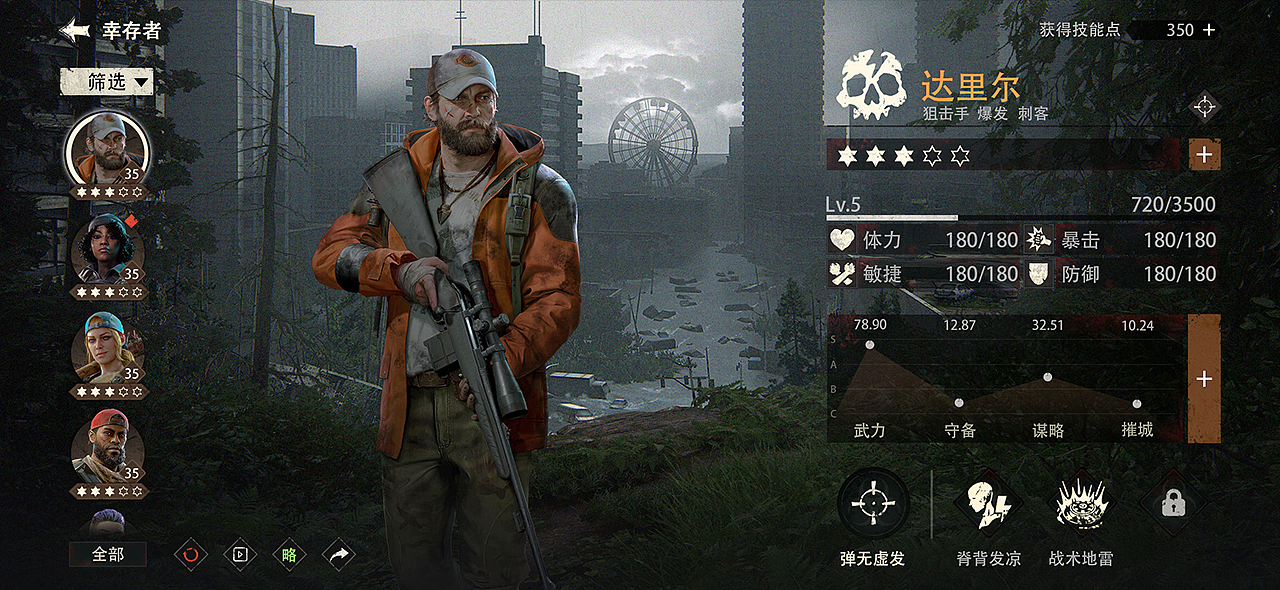Tap the red circular refresh icon
The width and height of the screenshot is (1280, 590).
pyautogui.click(x=191, y=554)
